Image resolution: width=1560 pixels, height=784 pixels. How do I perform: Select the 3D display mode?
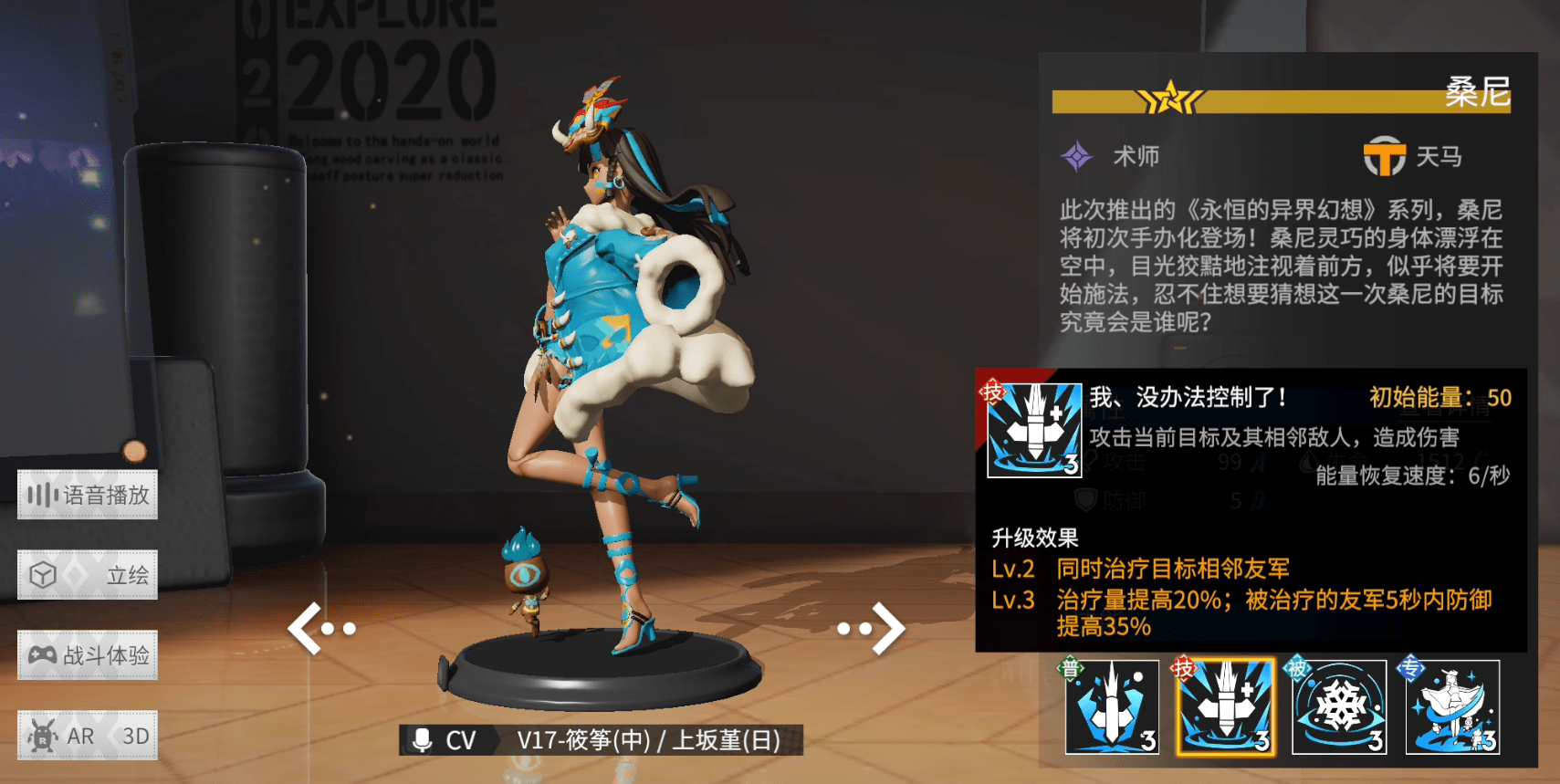(x=135, y=736)
